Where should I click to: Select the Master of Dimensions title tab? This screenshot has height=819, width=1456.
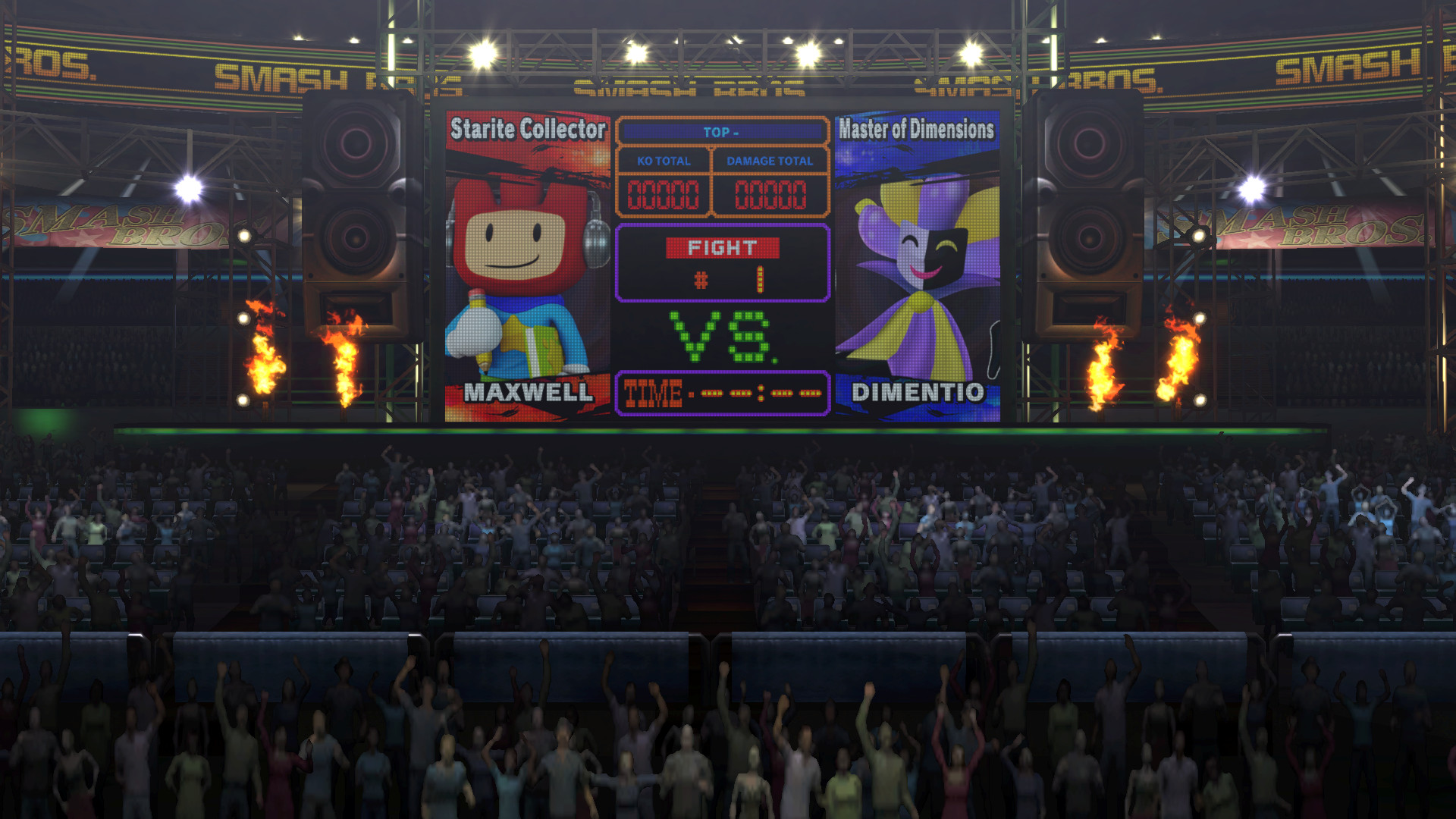(x=918, y=128)
